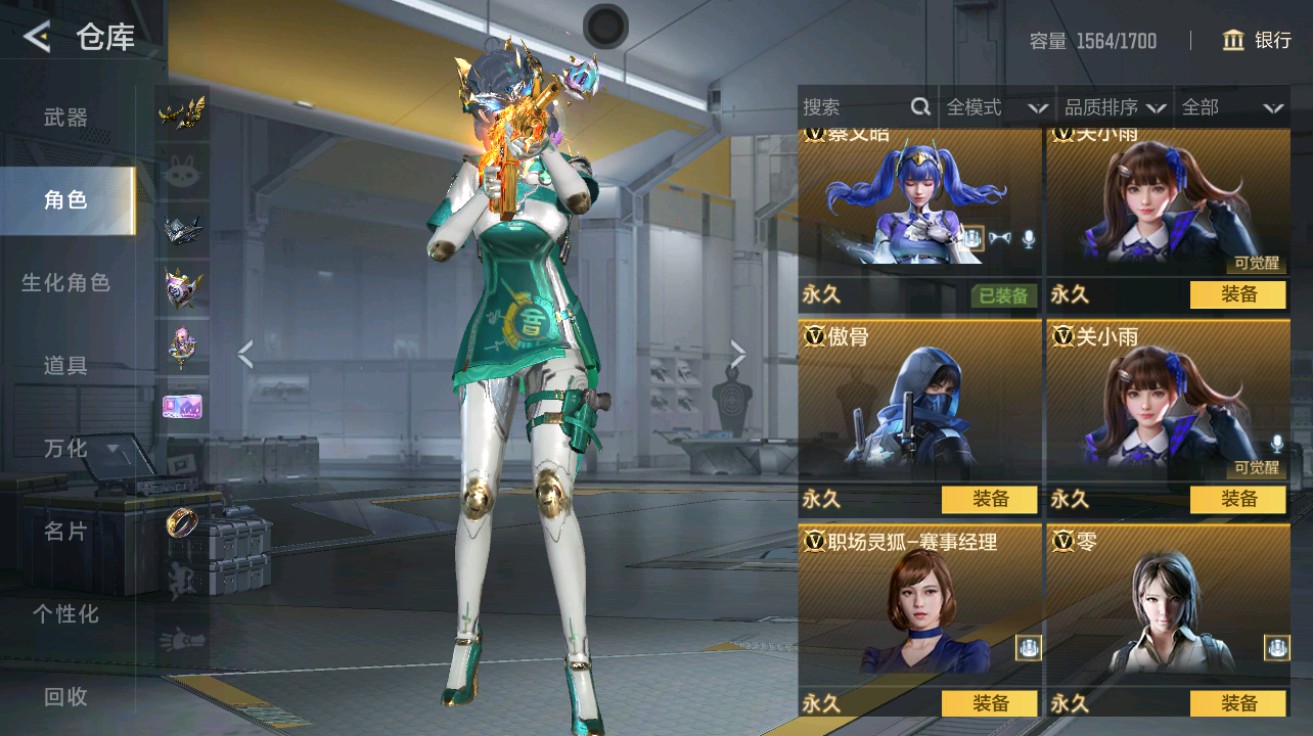Select the gold ring equipment slot

click(x=183, y=521)
